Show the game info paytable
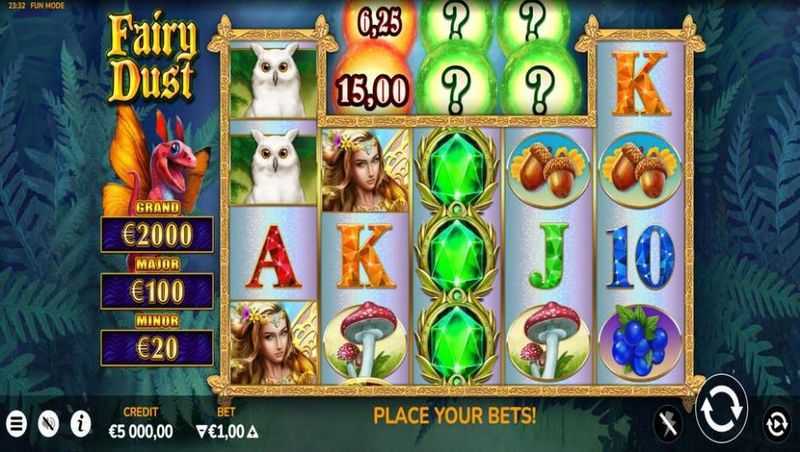This screenshot has width=800, height=452. pos(79,422)
